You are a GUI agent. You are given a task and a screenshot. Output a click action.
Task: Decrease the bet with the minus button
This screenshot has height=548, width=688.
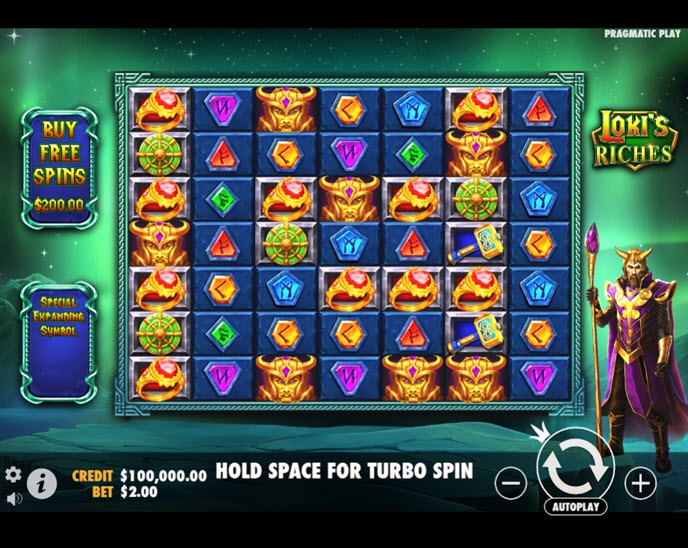[510, 483]
